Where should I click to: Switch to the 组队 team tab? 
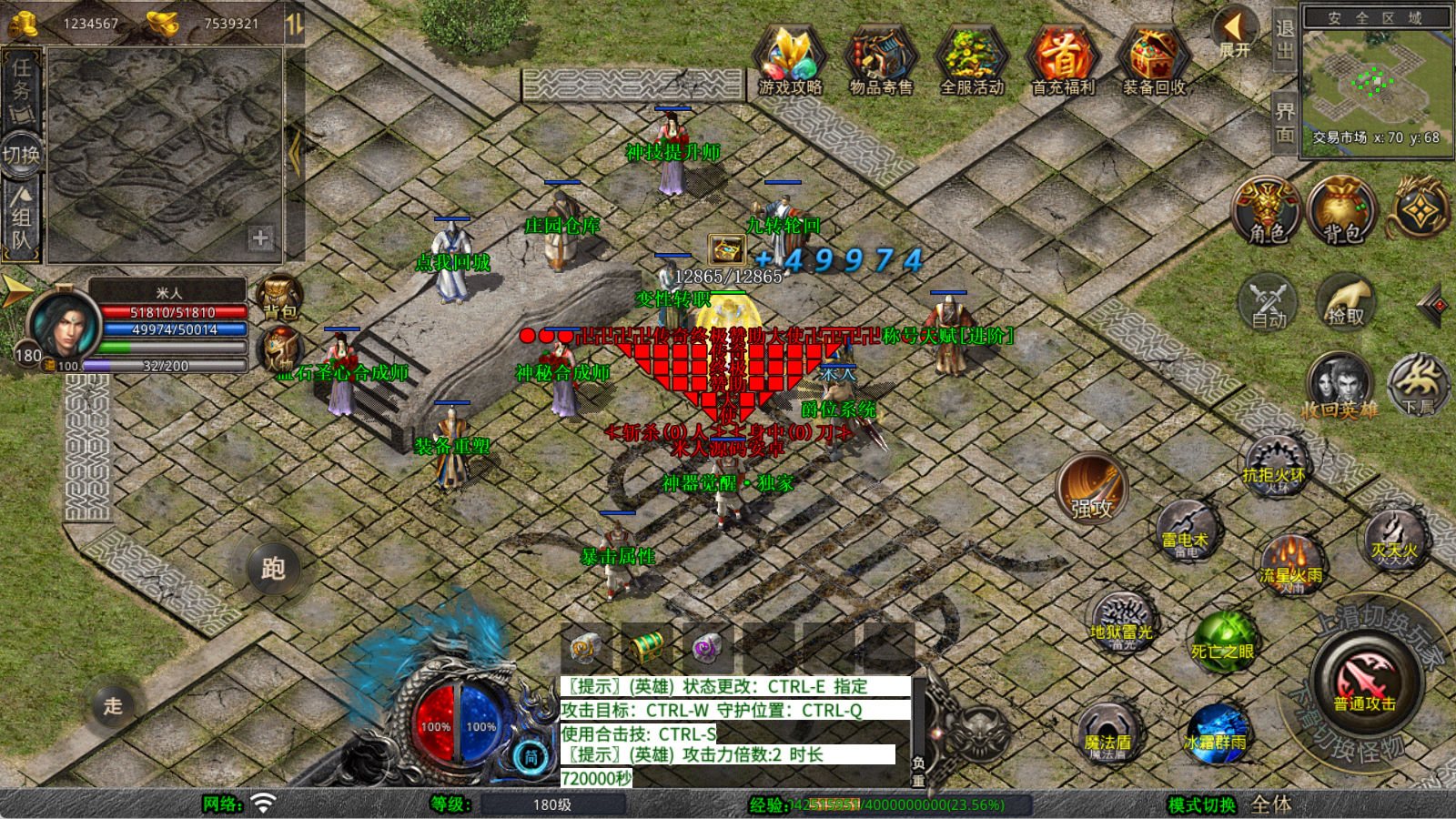point(21,218)
